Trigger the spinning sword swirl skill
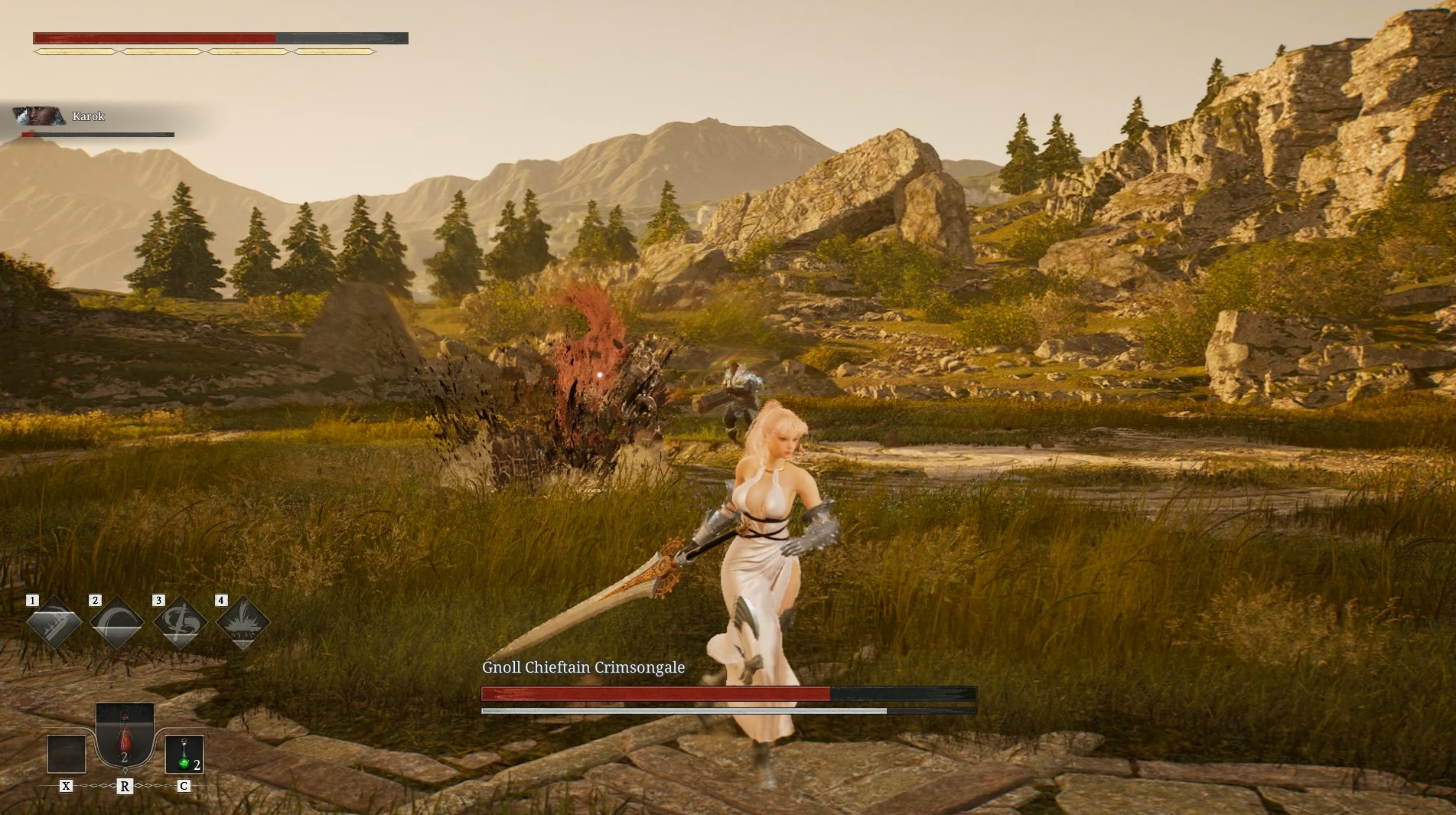Image resolution: width=1456 pixels, height=815 pixels. pos(181,623)
